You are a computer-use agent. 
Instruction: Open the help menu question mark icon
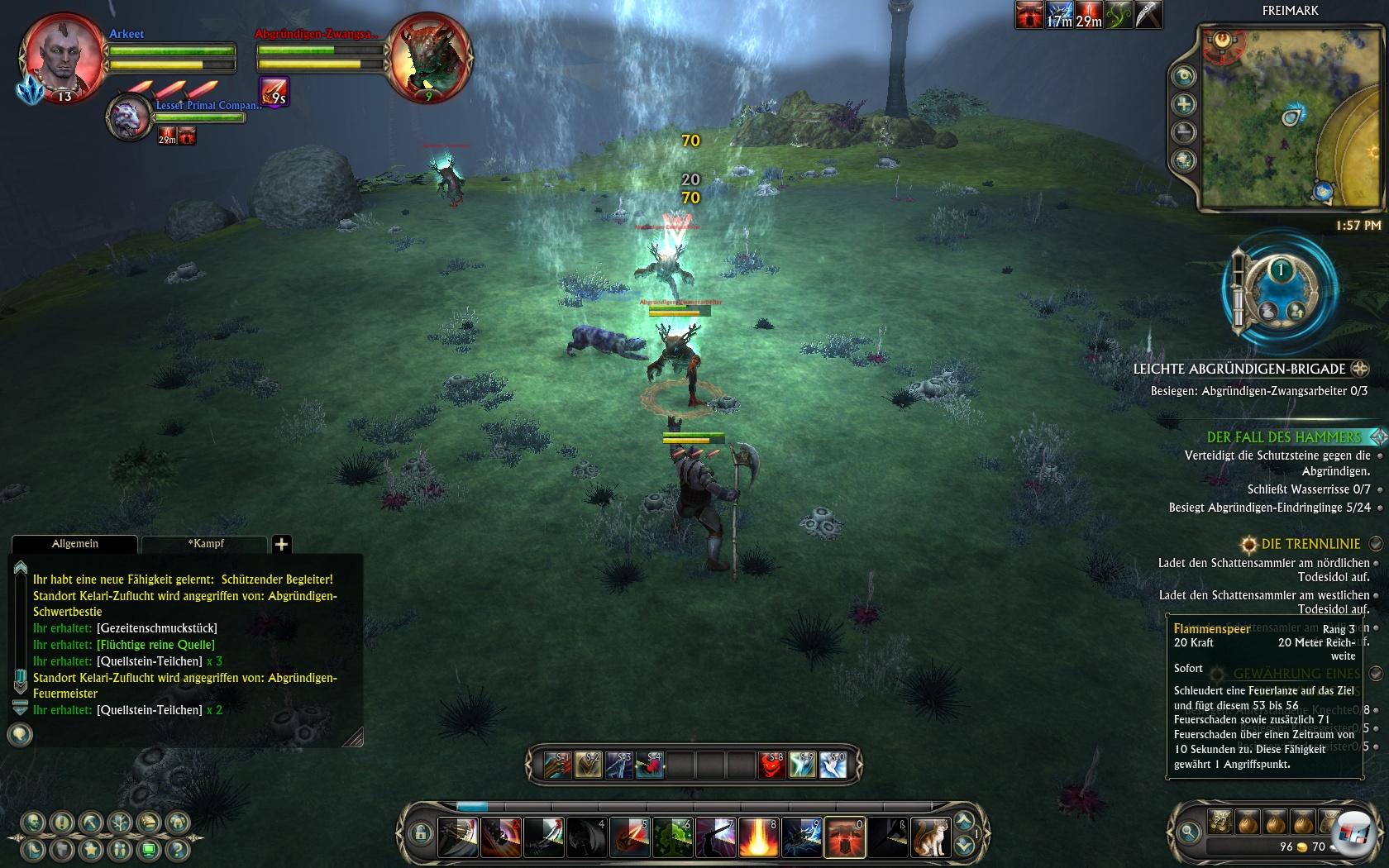coord(176,849)
